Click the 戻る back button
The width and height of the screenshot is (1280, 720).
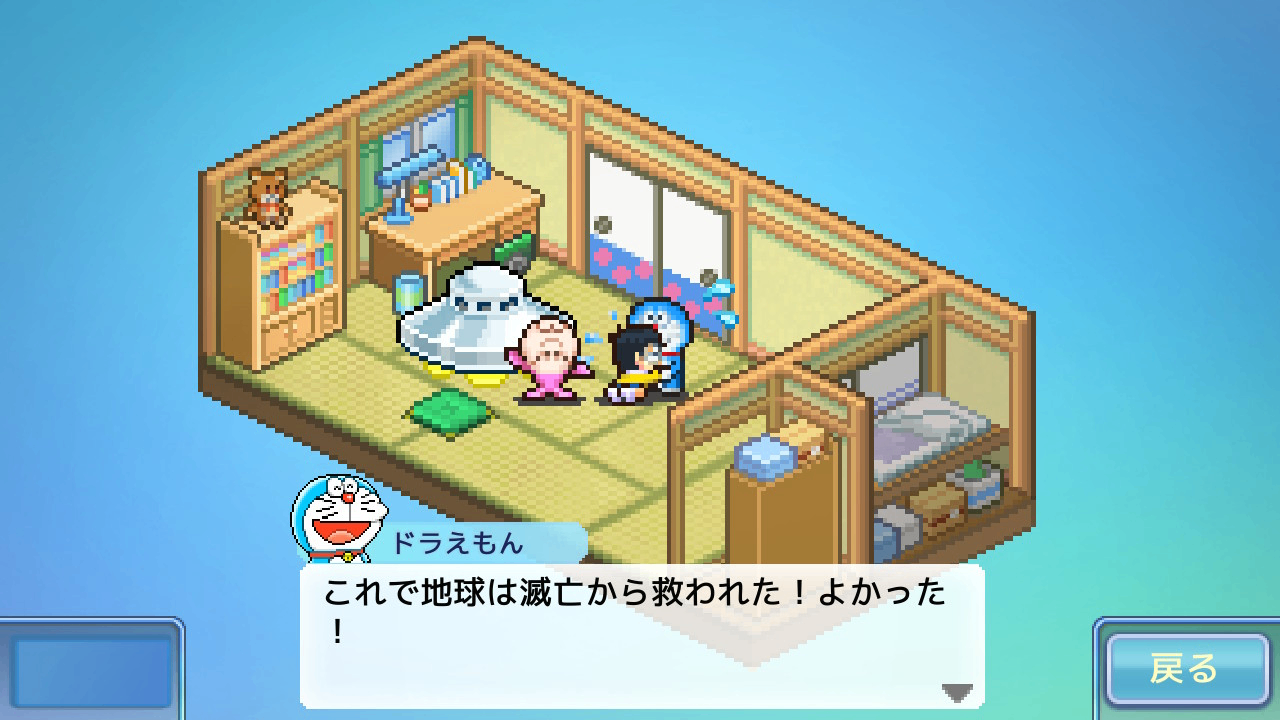tap(1186, 669)
